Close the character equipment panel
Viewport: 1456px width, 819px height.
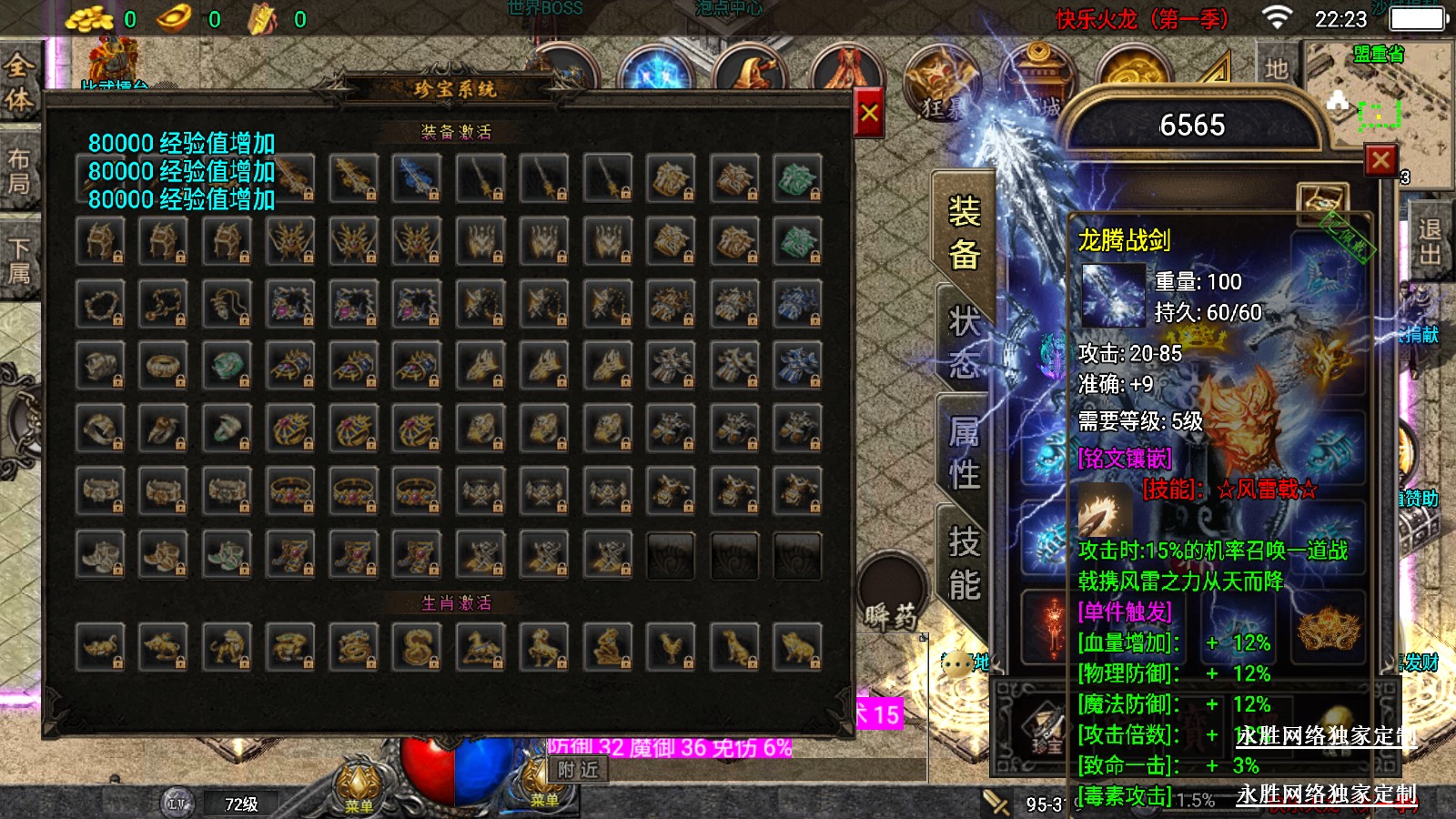click(x=1380, y=161)
